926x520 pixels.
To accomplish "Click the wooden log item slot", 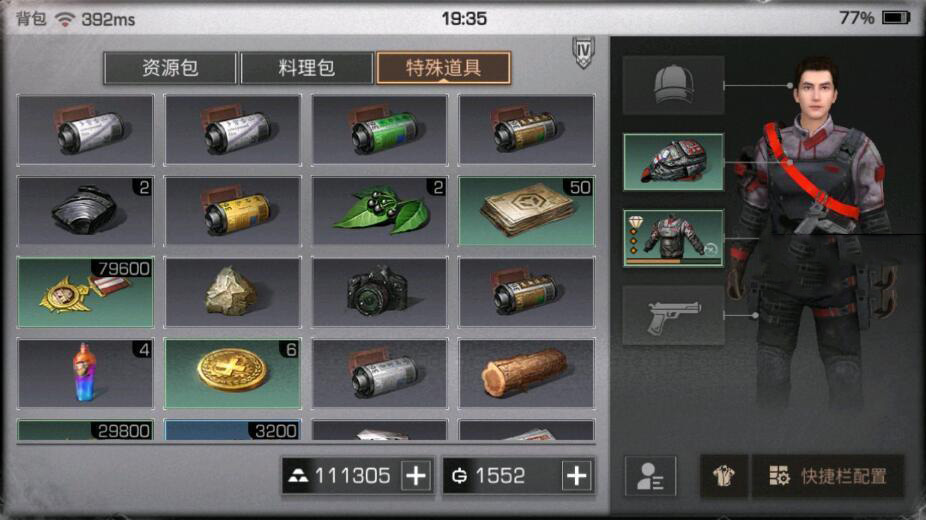I will (526, 373).
